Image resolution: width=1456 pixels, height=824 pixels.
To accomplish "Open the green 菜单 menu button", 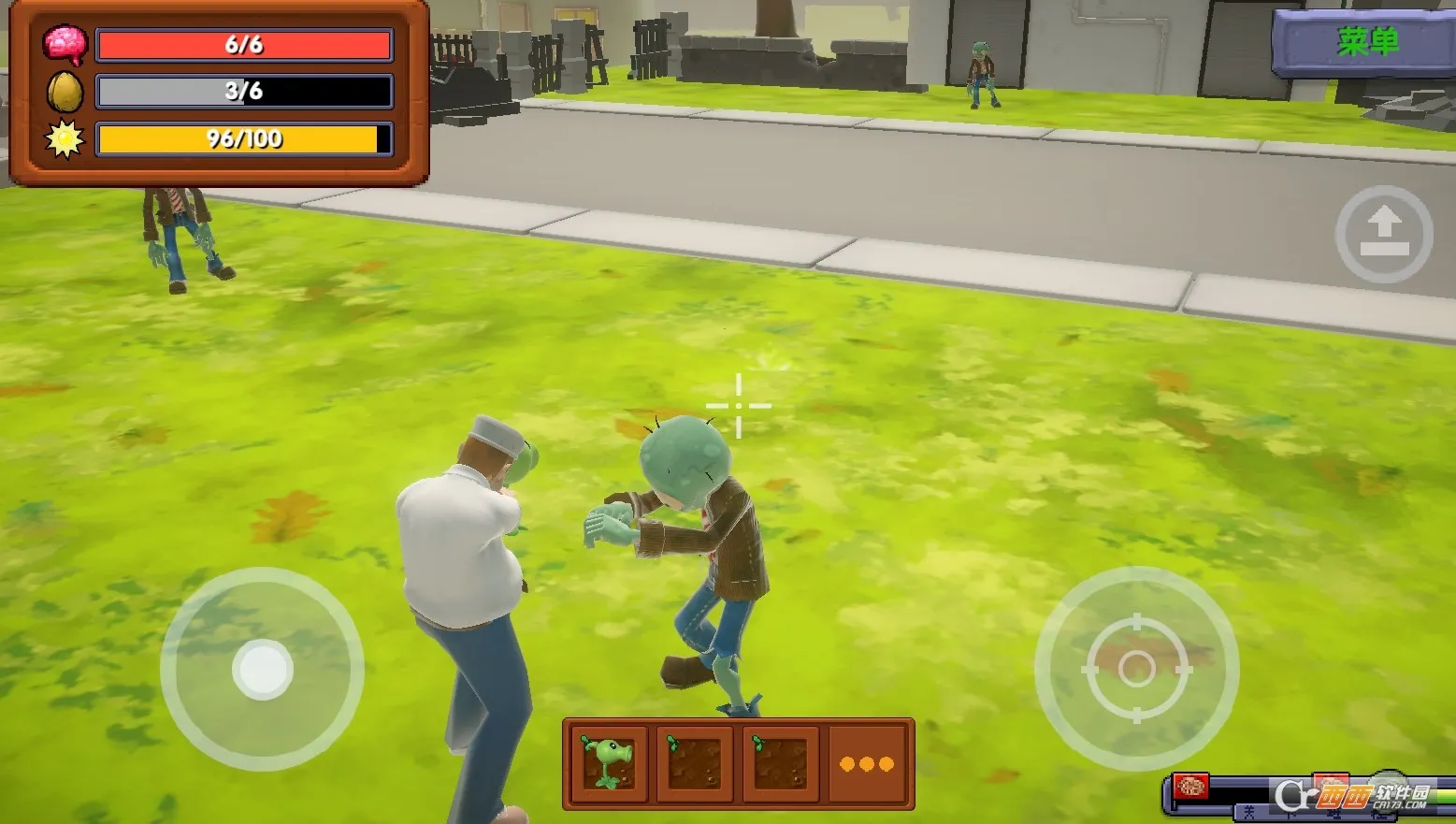I will click(1366, 42).
